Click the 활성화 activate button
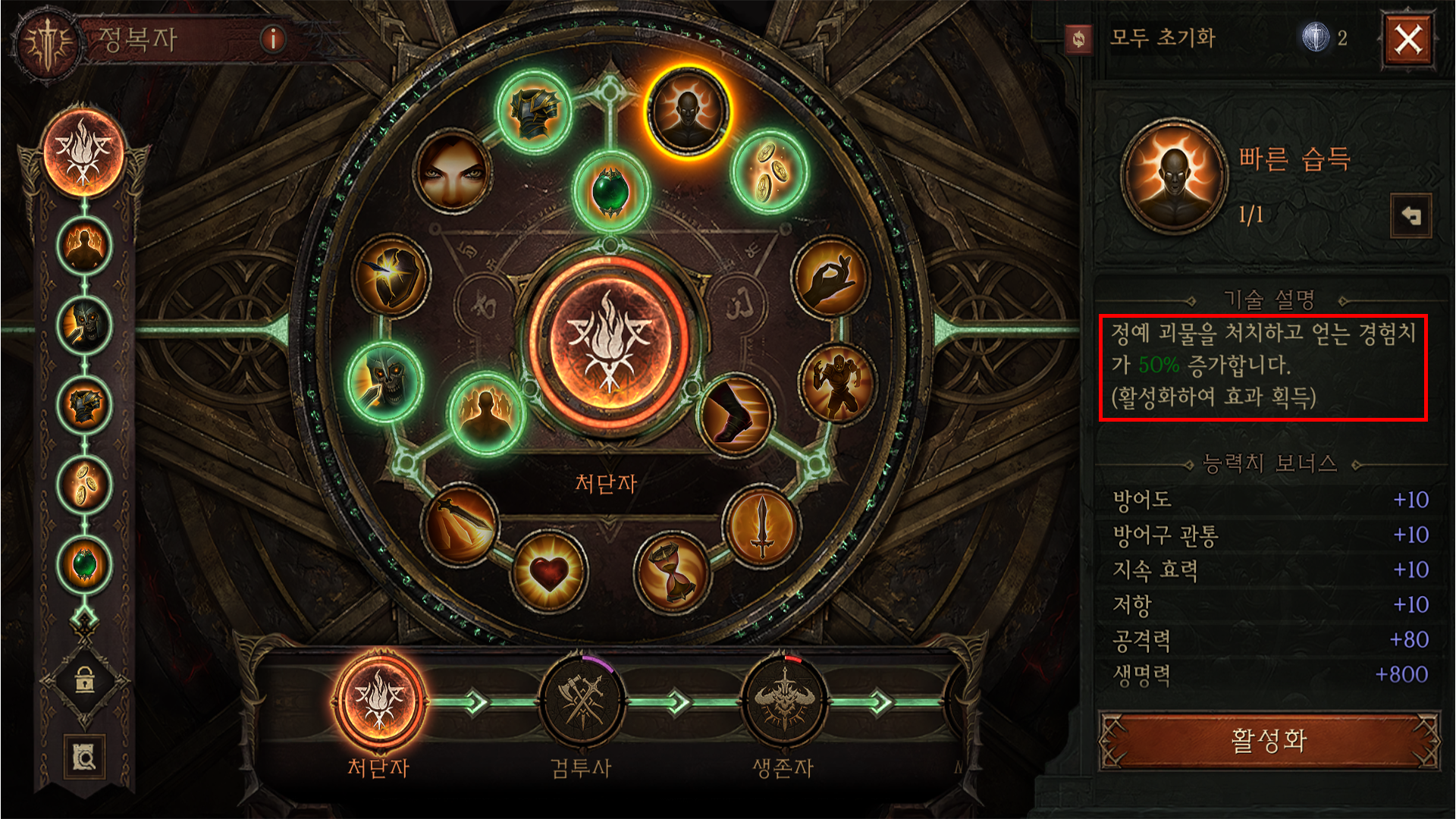The image size is (1456, 819). [1269, 740]
